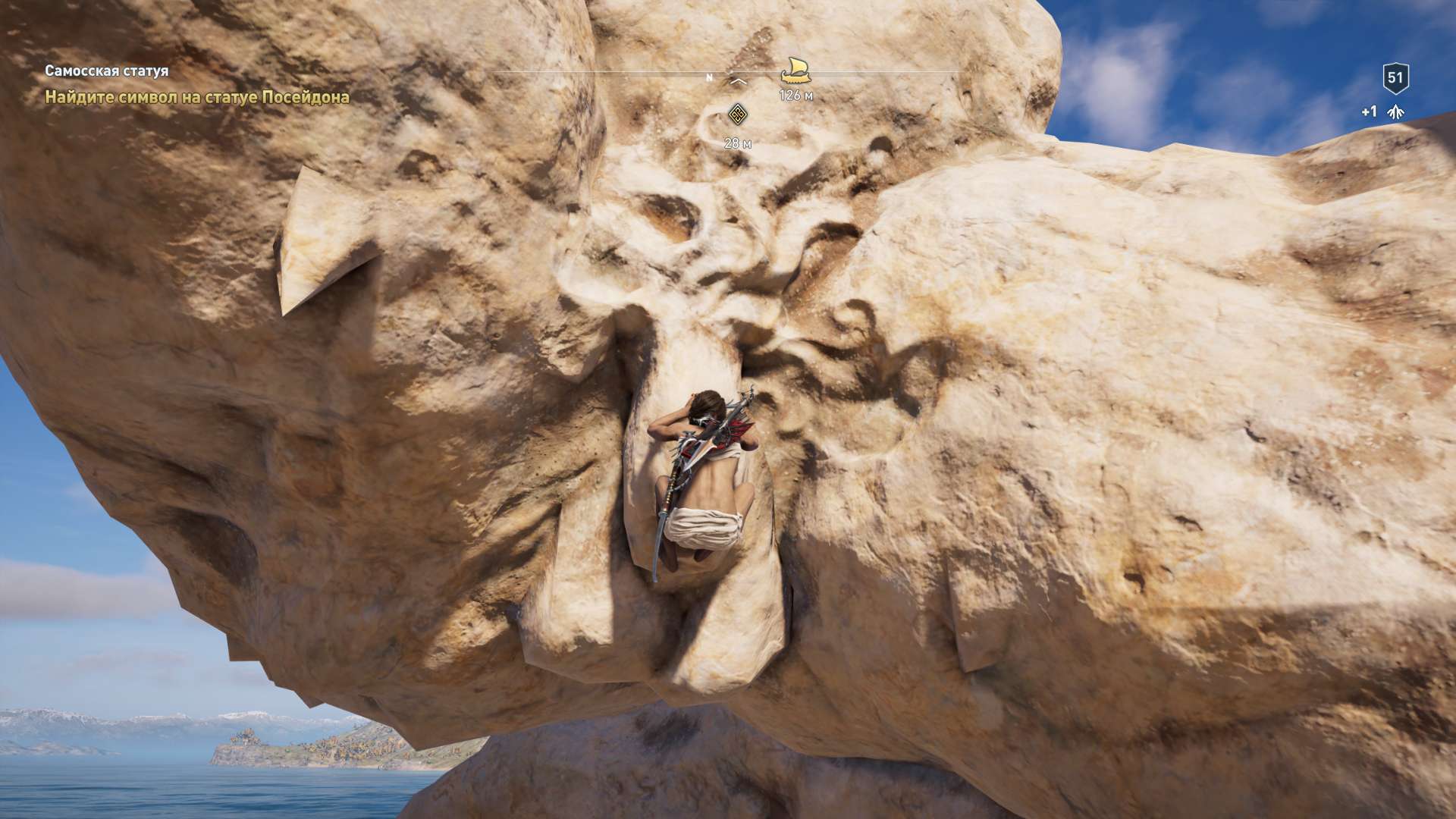The width and height of the screenshot is (1456, 819).
Task: Click the compass bar north indicator
Action: [x=710, y=77]
